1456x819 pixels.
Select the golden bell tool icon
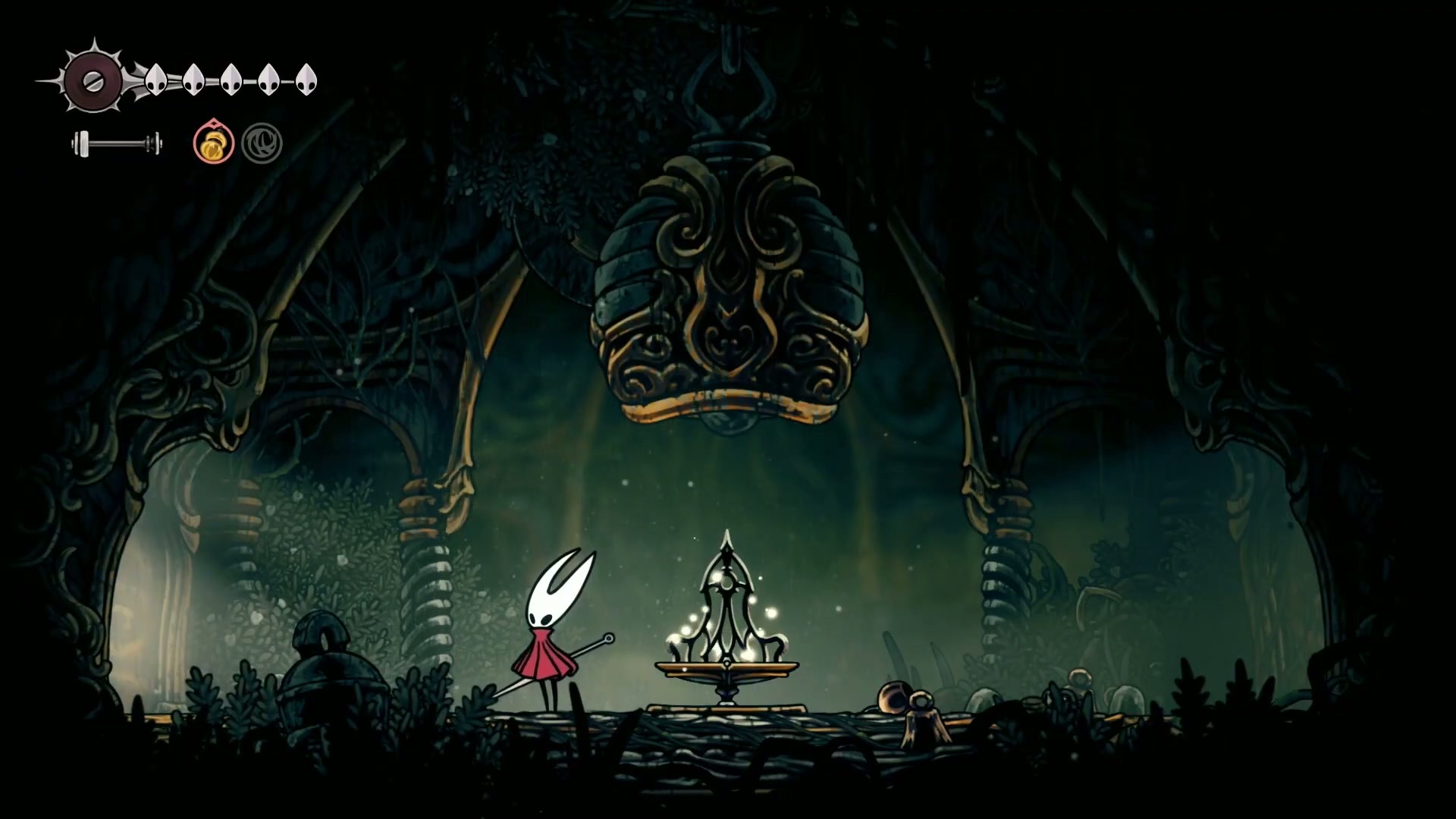tap(213, 143)
